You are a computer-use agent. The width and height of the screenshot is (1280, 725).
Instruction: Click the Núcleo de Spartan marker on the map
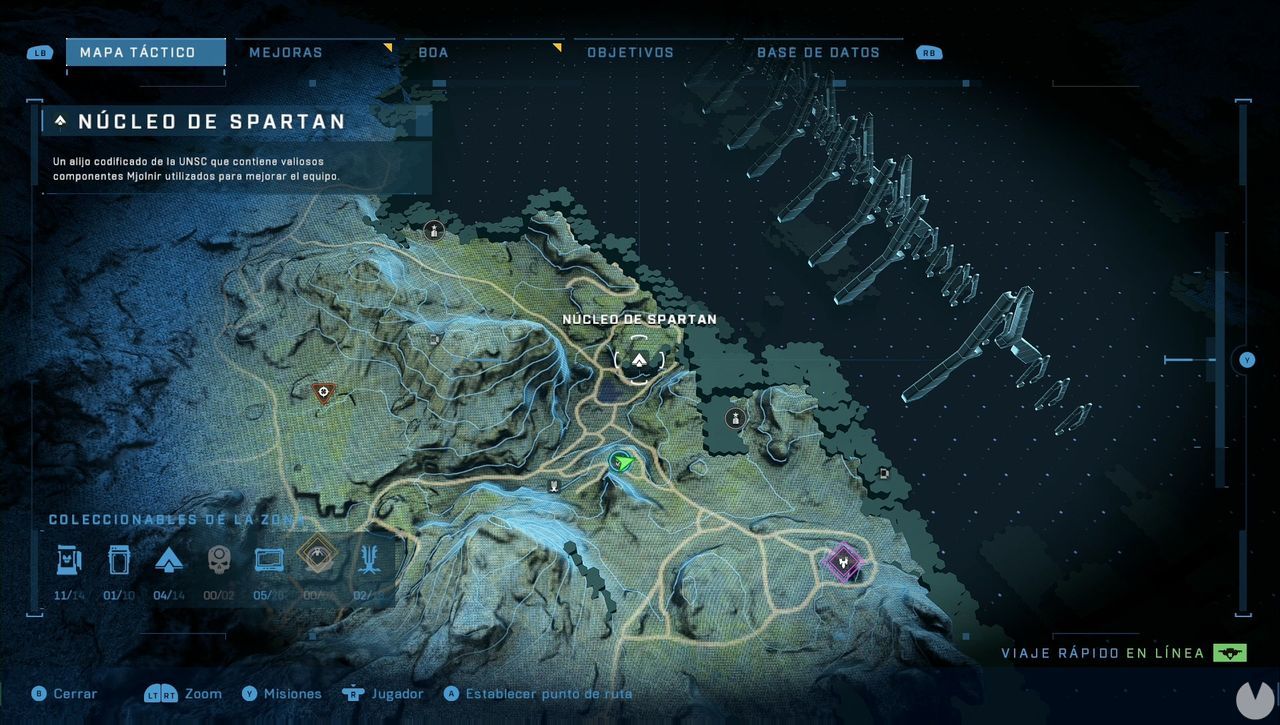pyautogui.click(x=639, y=360)
